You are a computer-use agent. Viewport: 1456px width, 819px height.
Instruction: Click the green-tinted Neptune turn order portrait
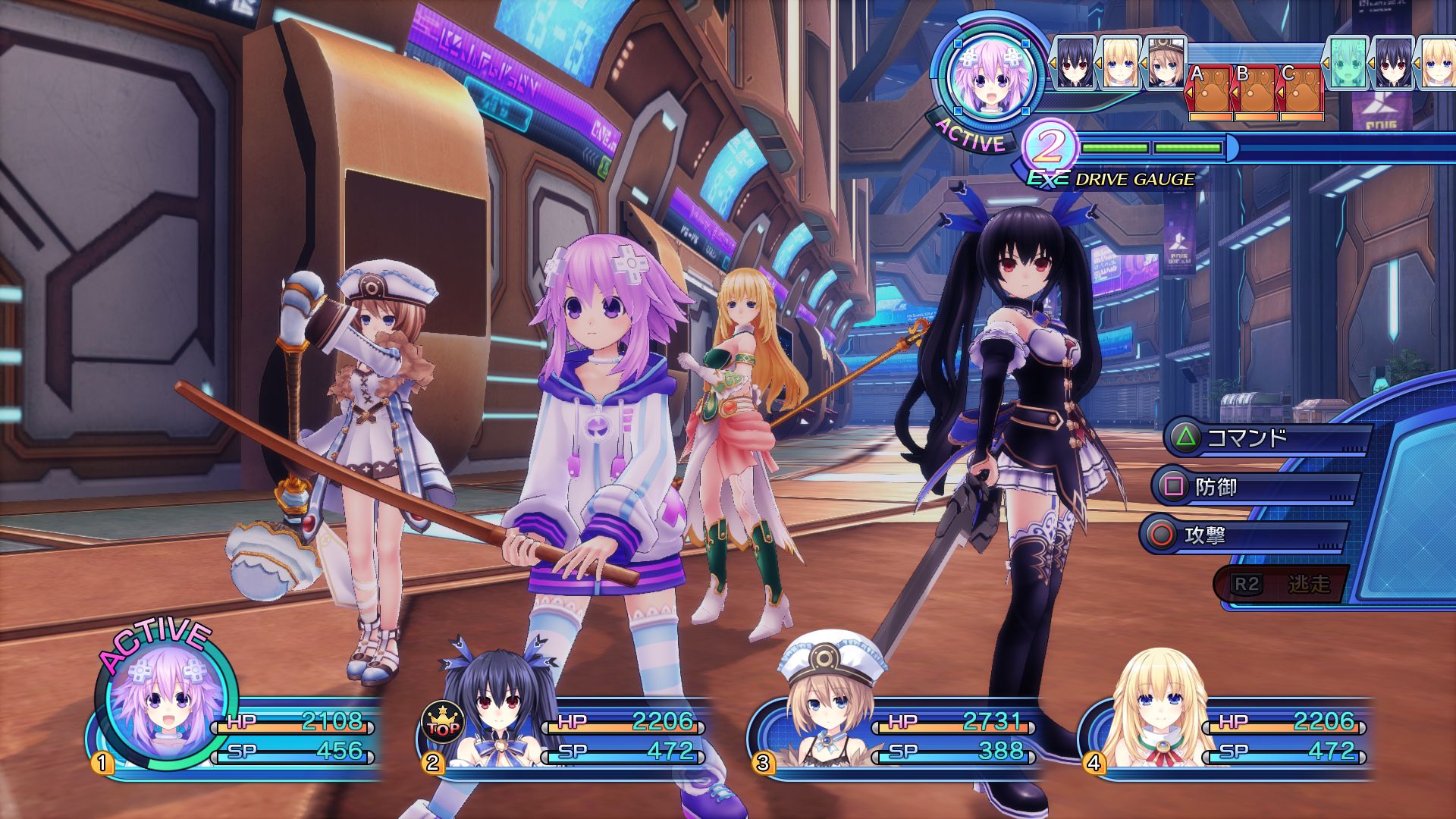1346,62
